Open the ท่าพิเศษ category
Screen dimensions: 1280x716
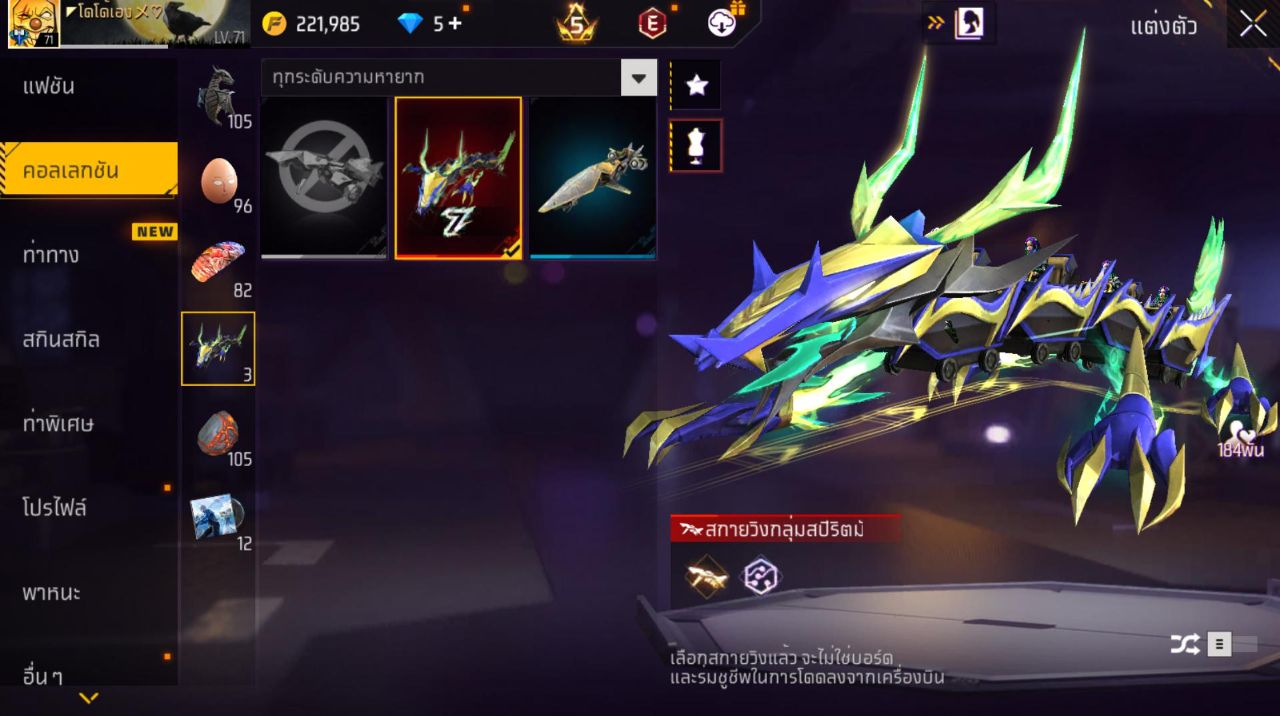[59, 424]
